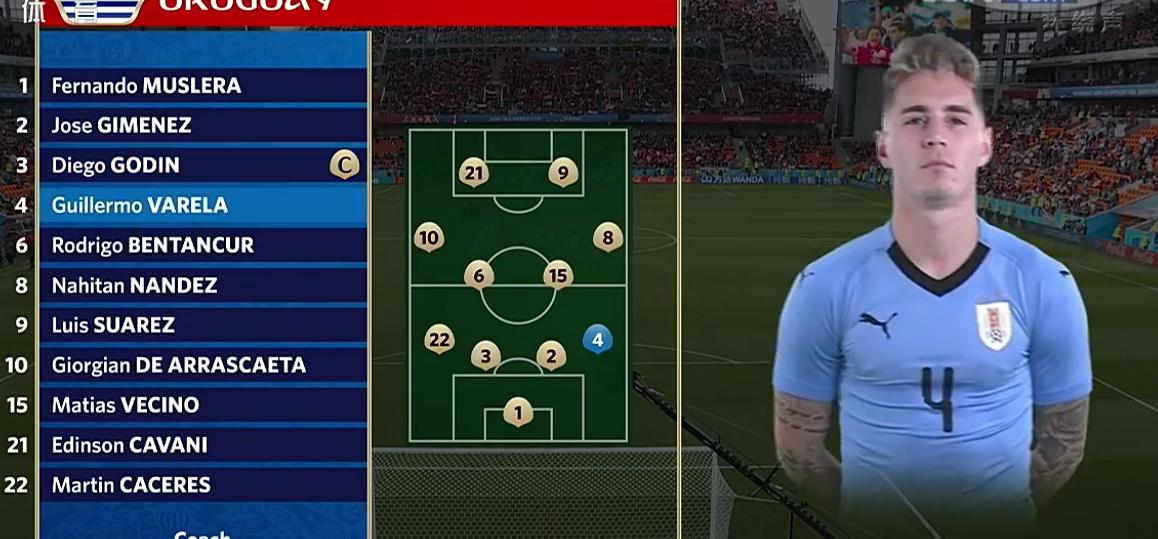This screenshot has width=1158, height=539.
Task: Choose the Jose Gimenez row
Action: click(x=121, y=126)
